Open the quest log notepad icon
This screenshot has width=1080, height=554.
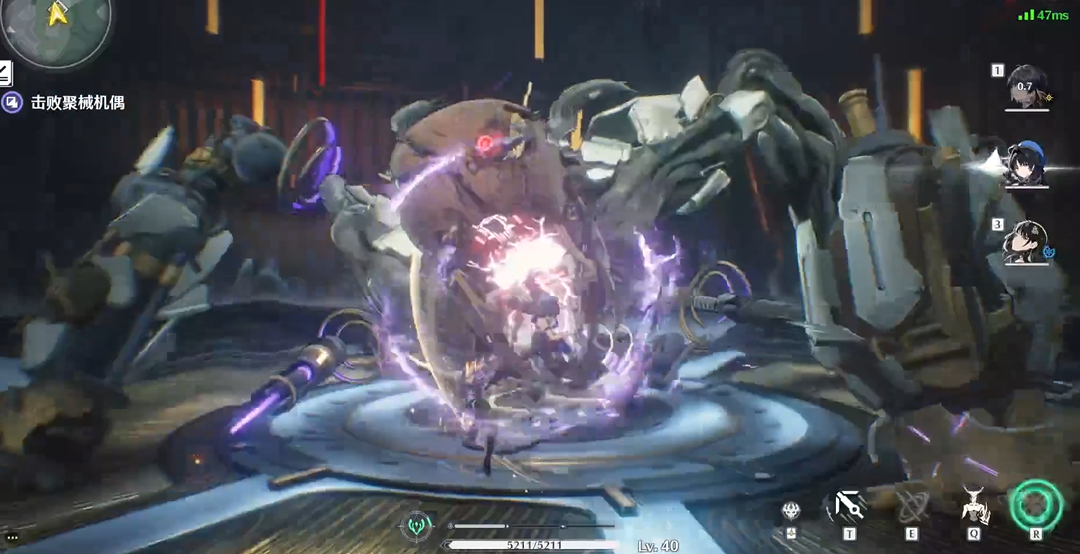click(5, 72)
